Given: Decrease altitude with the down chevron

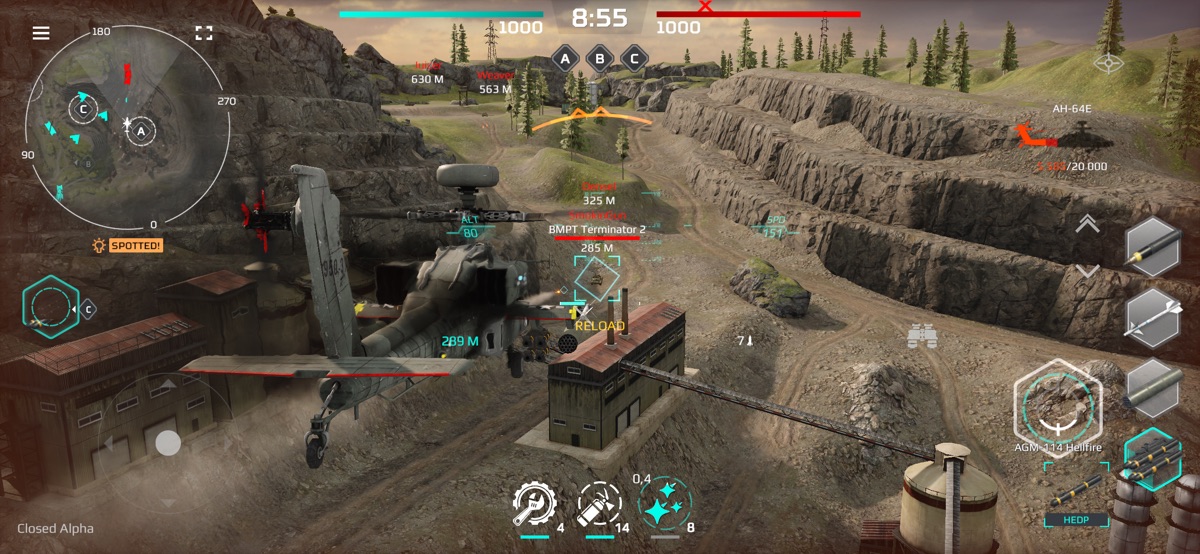Looking at the screenshot, I should [x=1087, y=271].
